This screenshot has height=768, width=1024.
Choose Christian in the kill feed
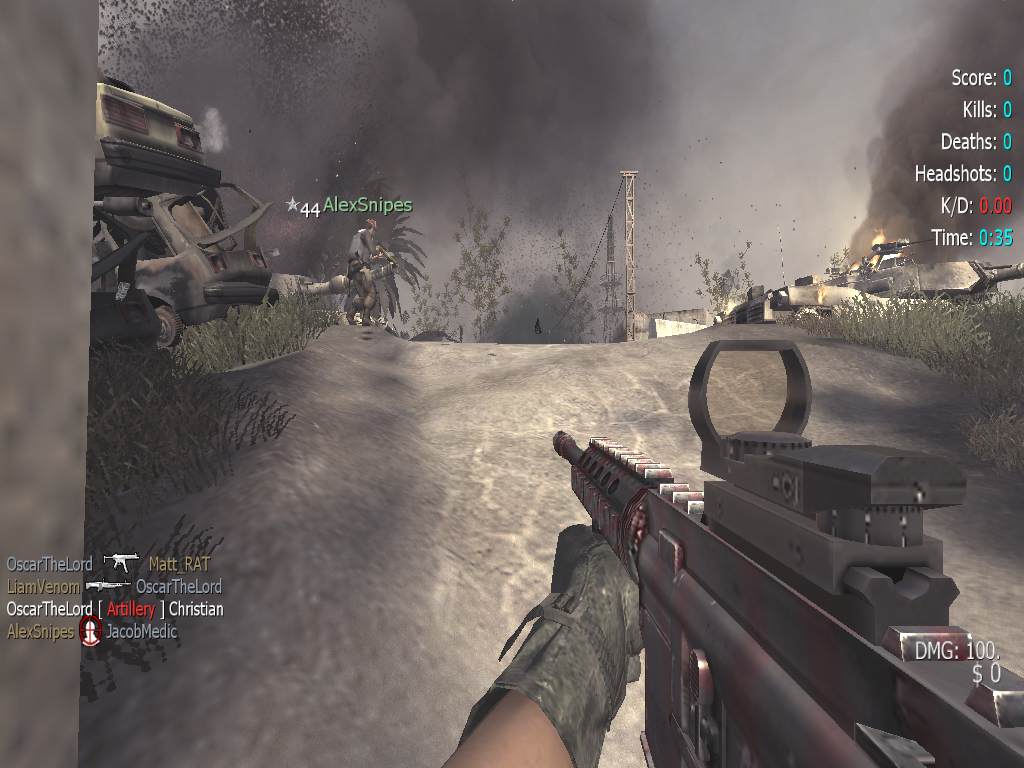pos(196,609)
